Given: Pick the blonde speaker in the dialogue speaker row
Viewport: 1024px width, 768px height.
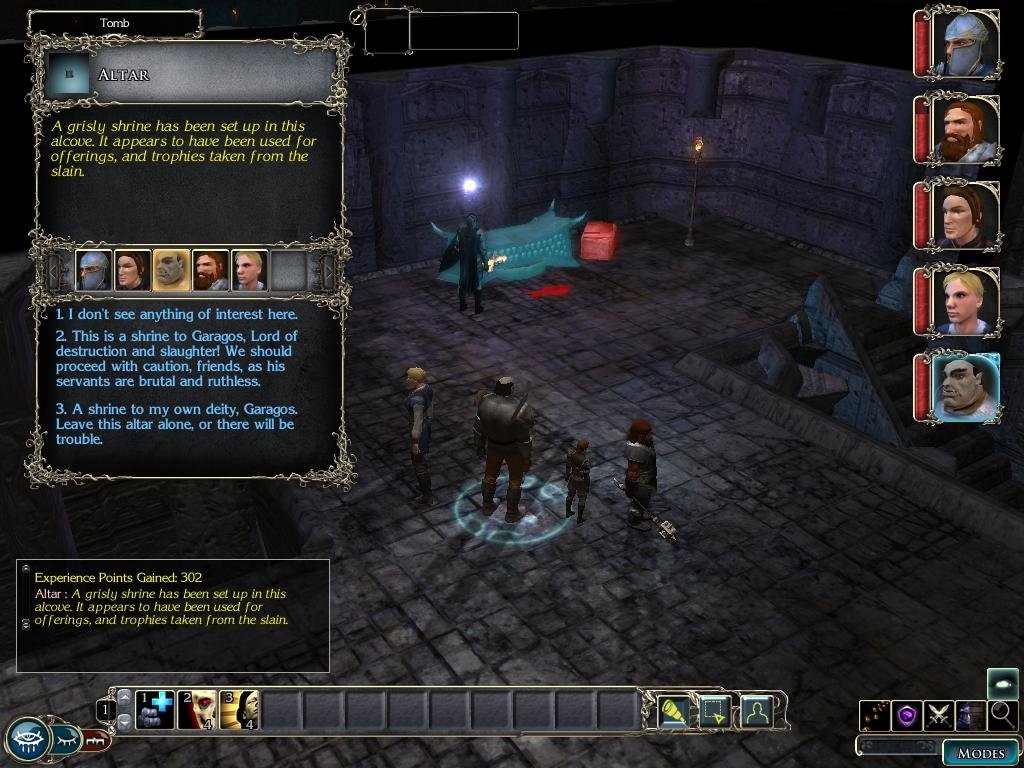Looking at the screenshot, I should click(x=249, y=270).
